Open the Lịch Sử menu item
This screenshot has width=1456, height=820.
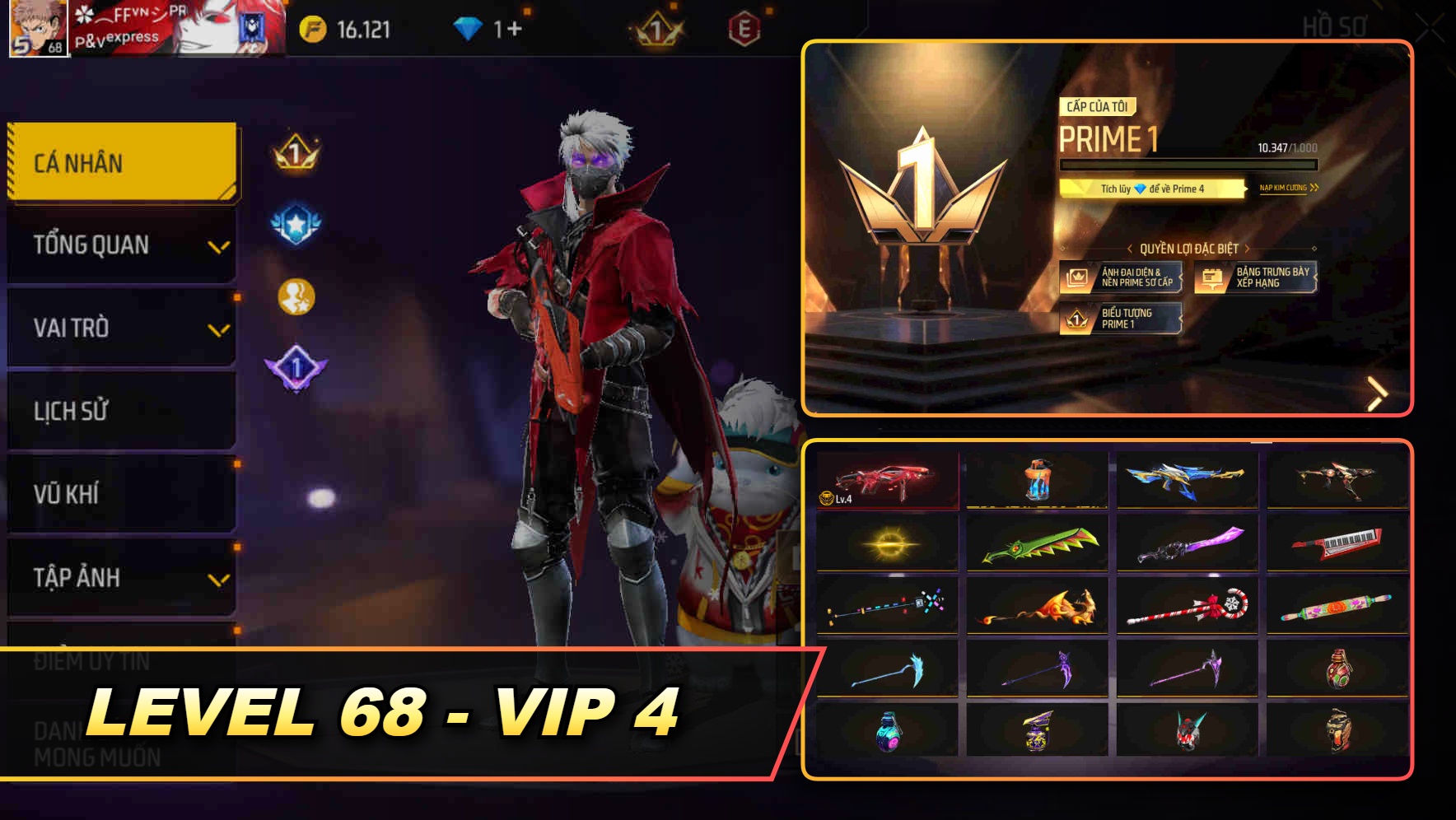pyautogui.click(x=119, y=411)
